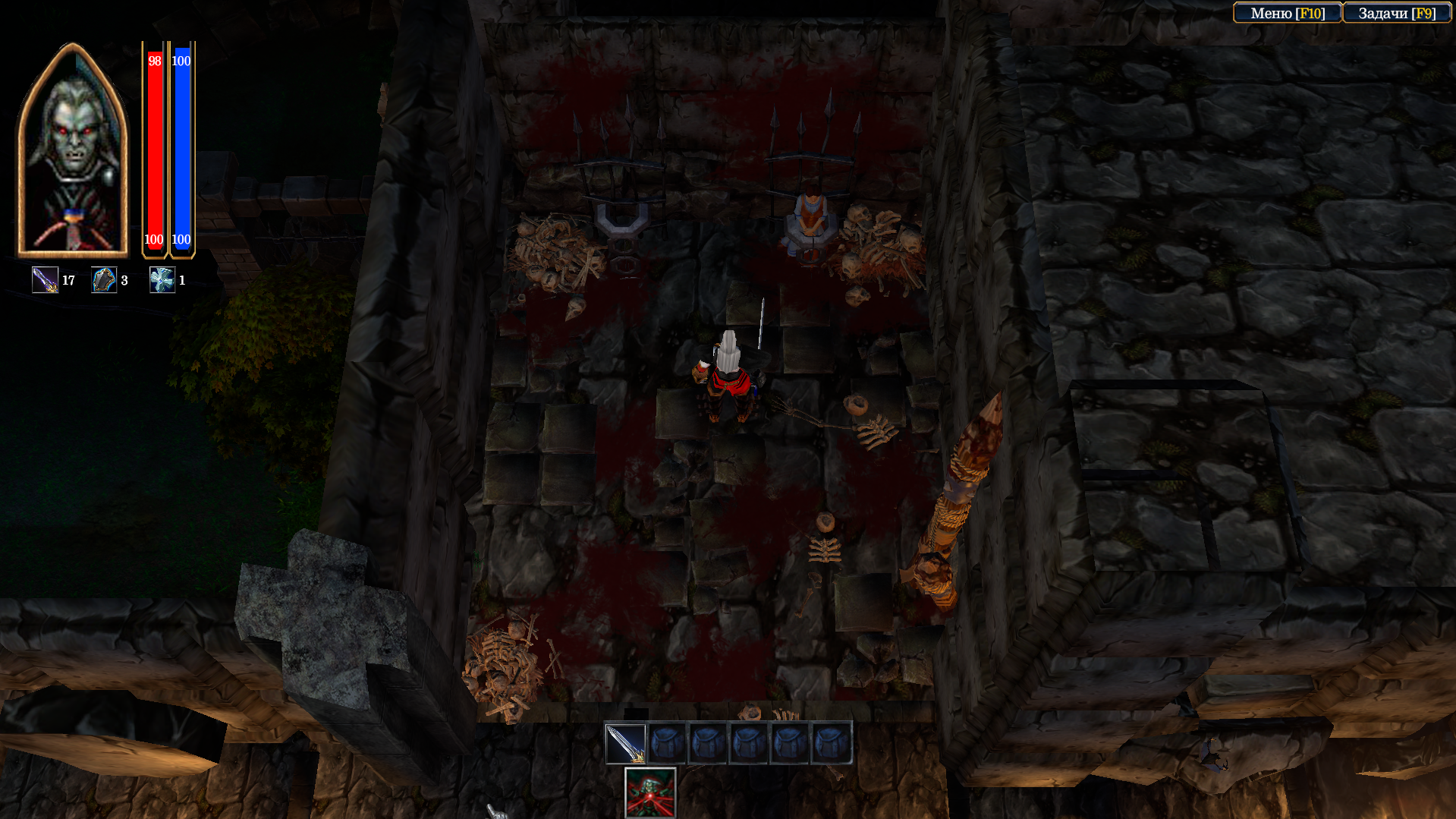Click the pale cross stat icon
The height and width of the screenshot is (819, 1456).
162,280
